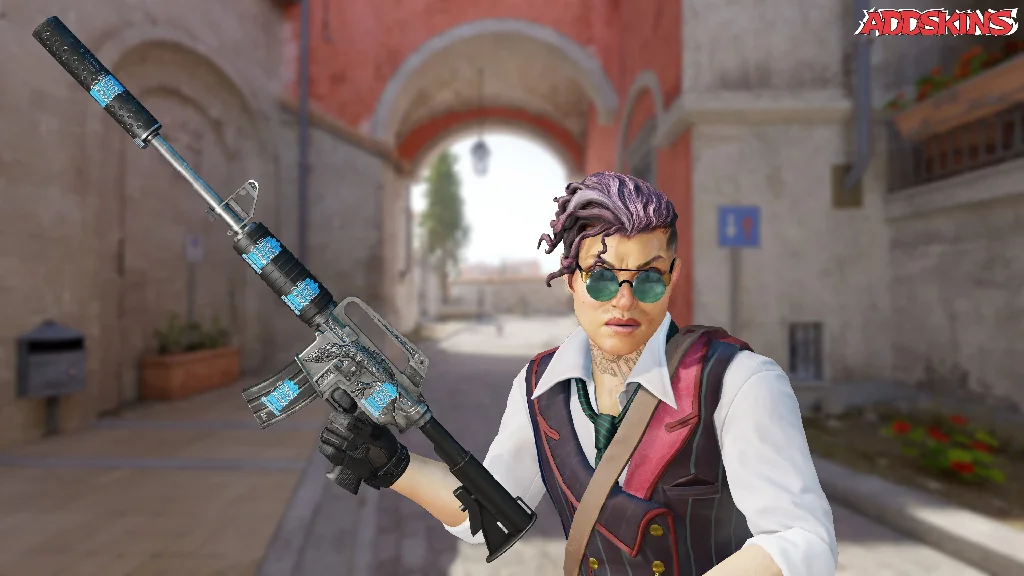Click the ADDSKINS logo watermark

click(x=937, y=22)
